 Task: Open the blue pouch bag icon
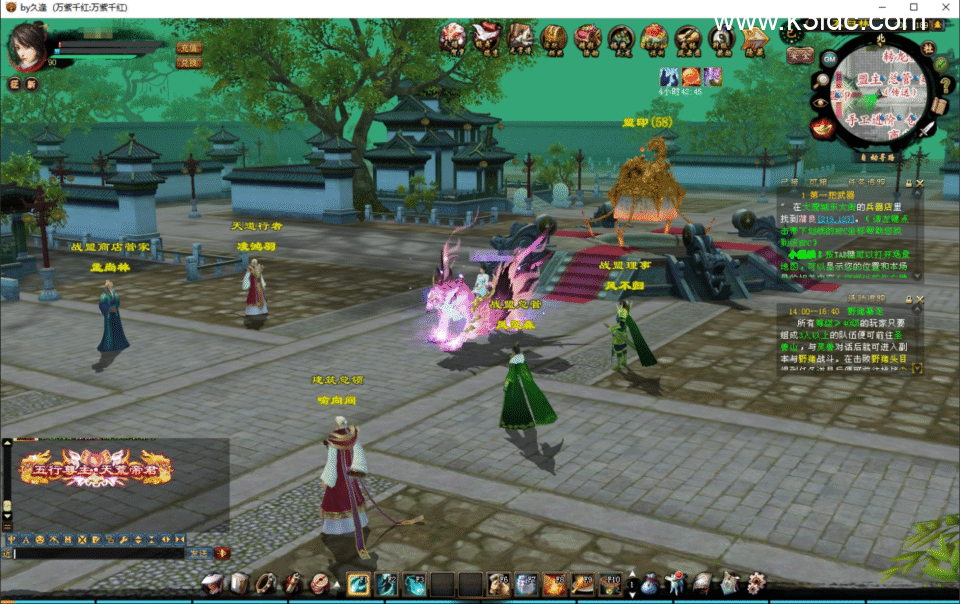[x=651, y=584]
